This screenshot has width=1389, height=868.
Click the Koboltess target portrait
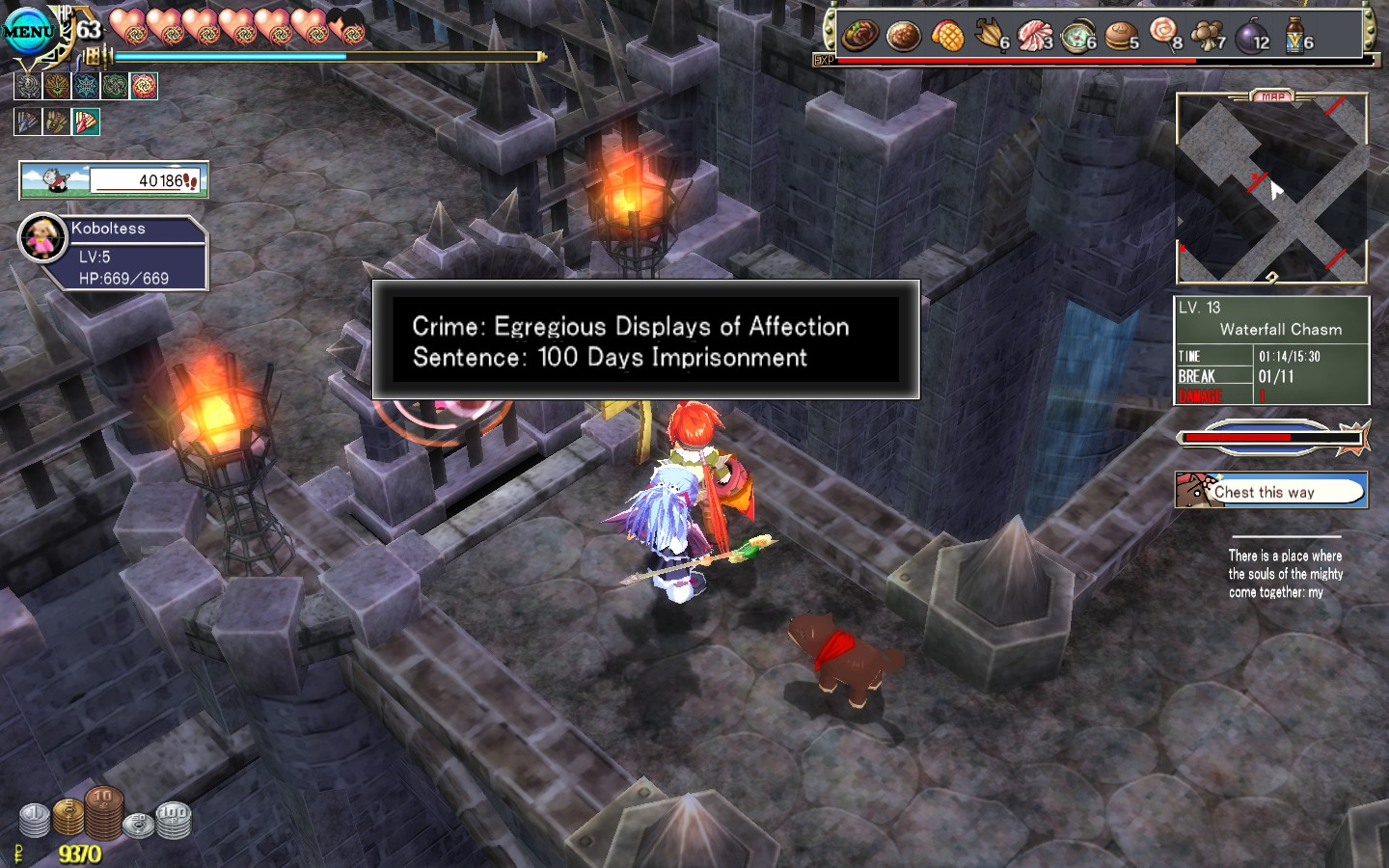(x=41, y=237)
